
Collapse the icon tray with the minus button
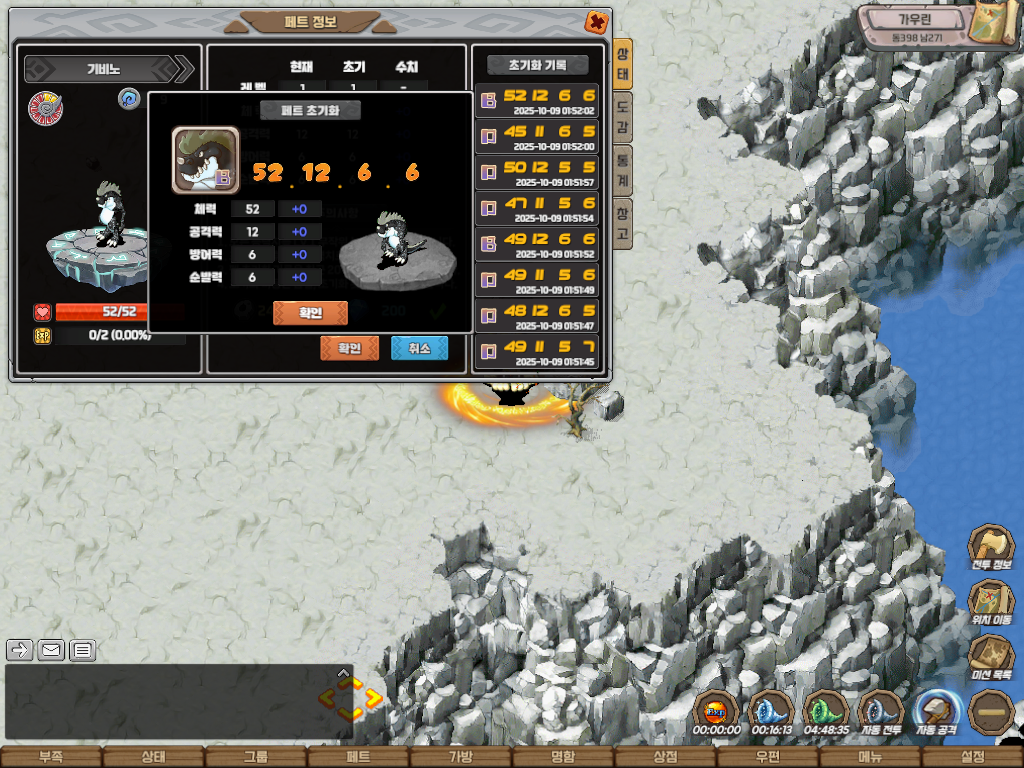coord(991,712)
